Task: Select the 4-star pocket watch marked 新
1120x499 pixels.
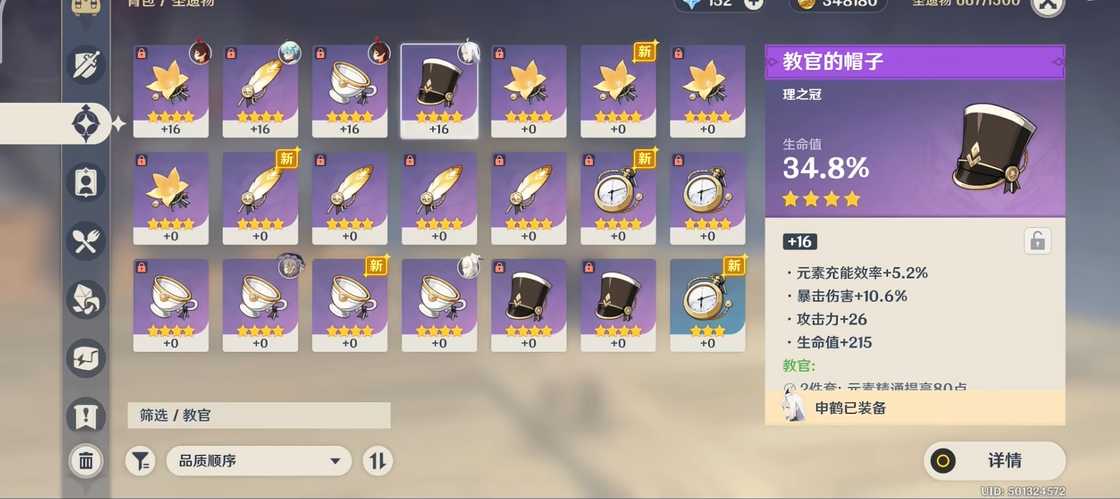Action: pos(618,197)
